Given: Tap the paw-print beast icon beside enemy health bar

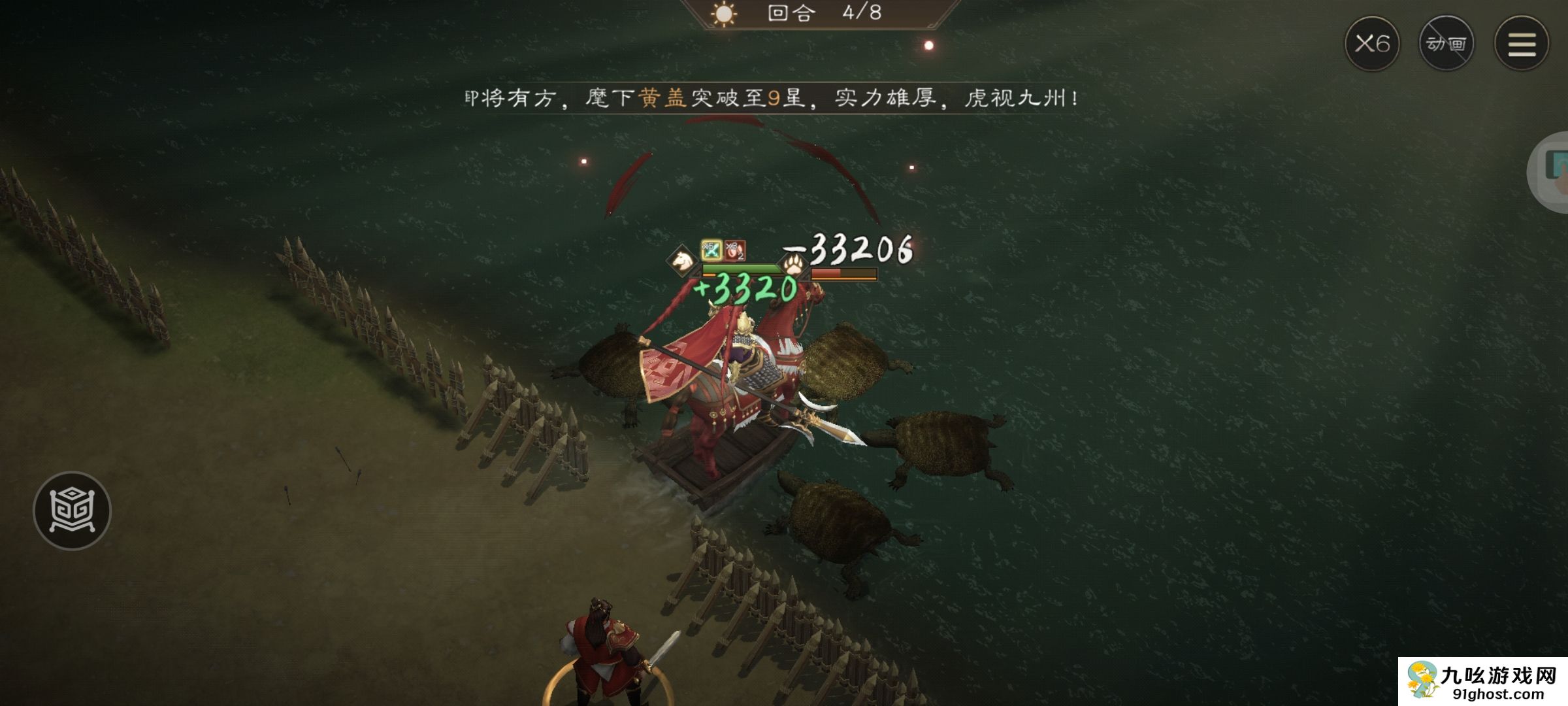Looking at the screenshot, I should tap(792, 265).
